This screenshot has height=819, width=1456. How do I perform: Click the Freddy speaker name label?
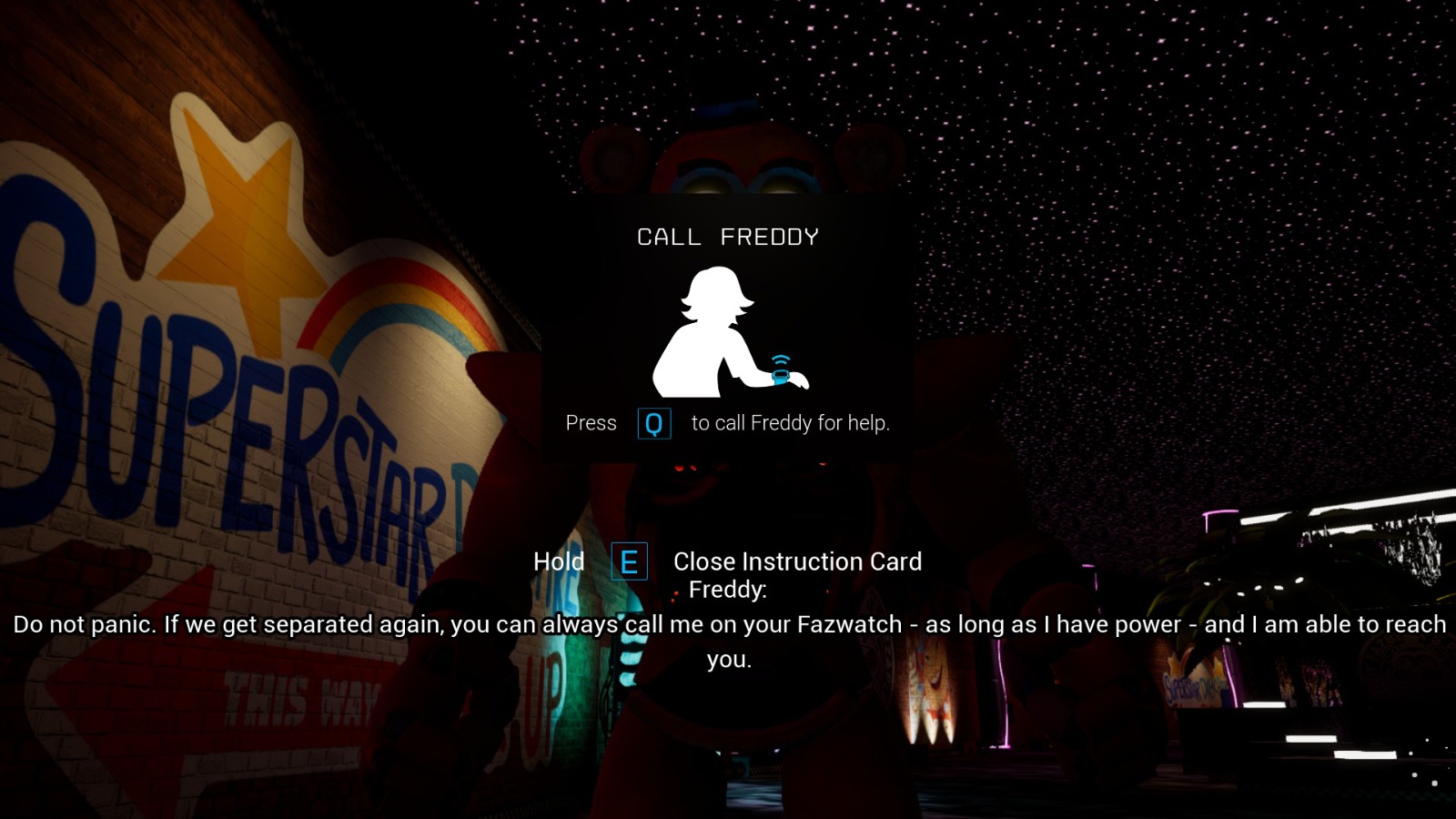click(727, 590)
